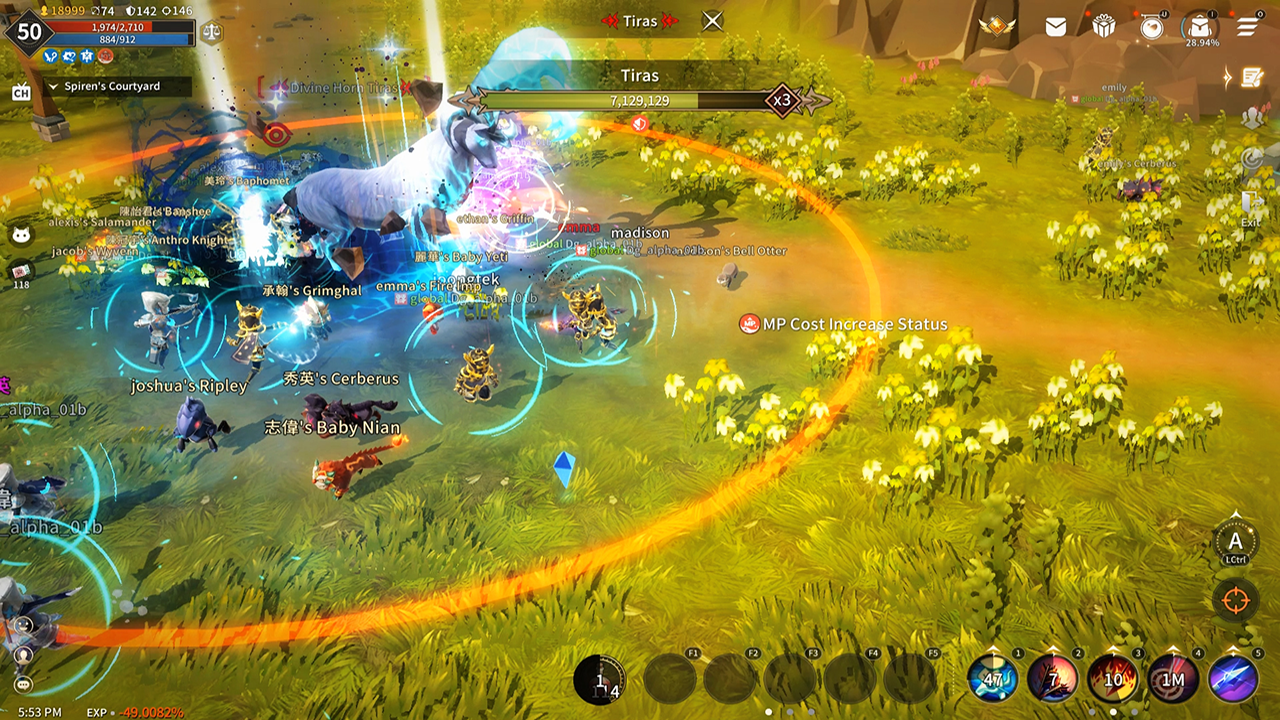This screenshot has height=720, width=1280.
Task: Open the backpack inventory icon
Action: (1199, 28)
